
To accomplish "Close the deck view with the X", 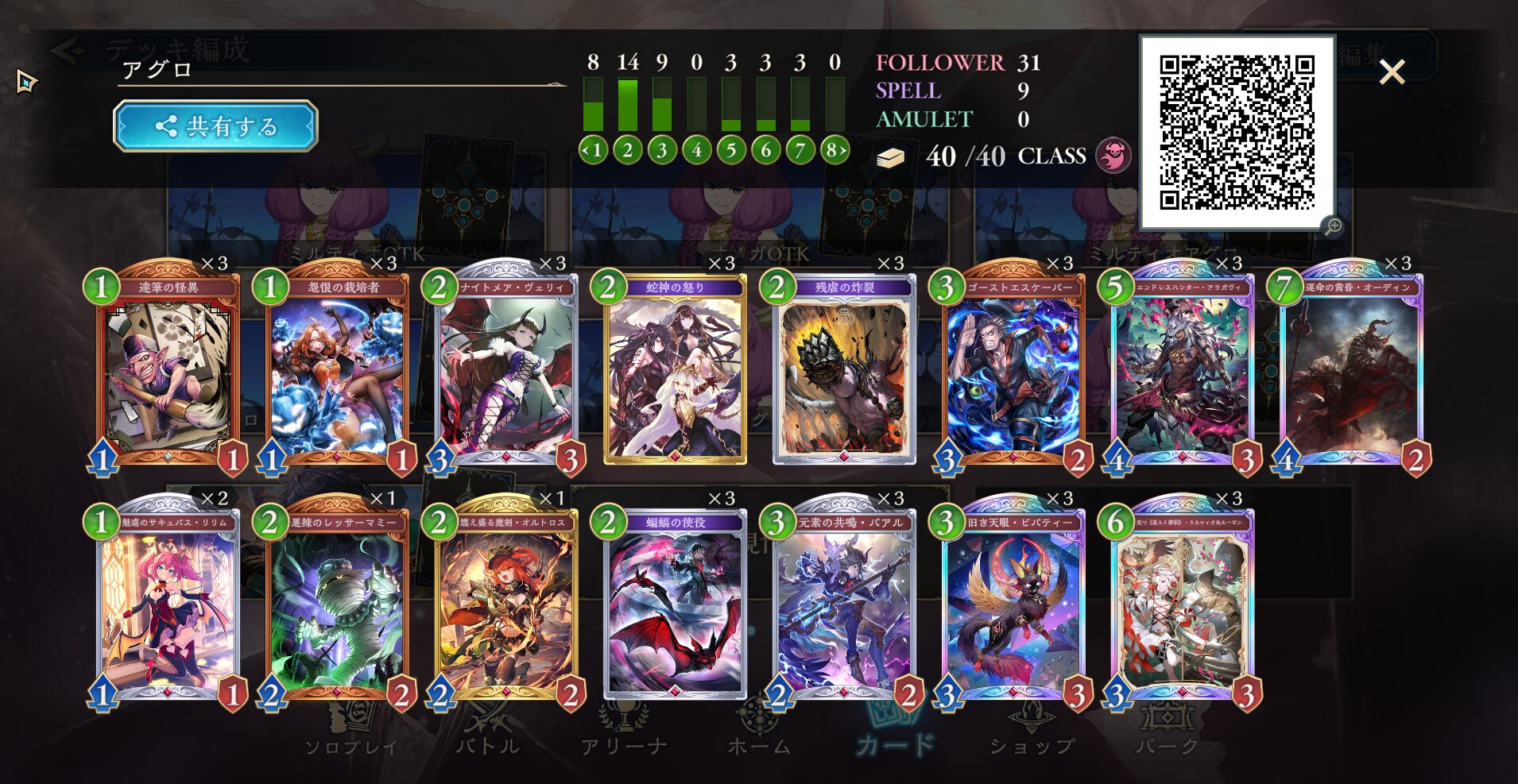I will tap(1392, 72).
